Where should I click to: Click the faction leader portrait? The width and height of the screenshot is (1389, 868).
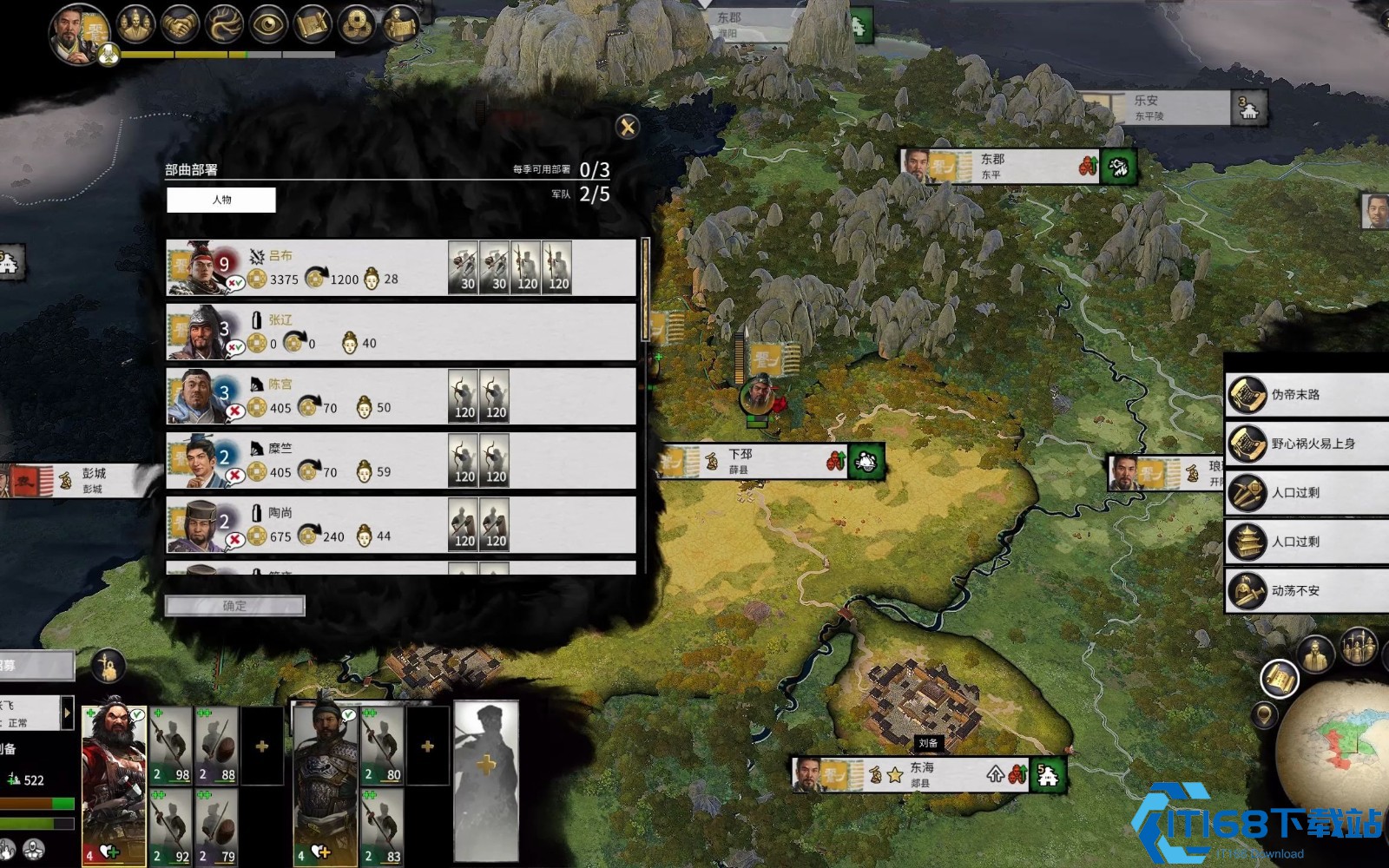[x=79, y=33]
